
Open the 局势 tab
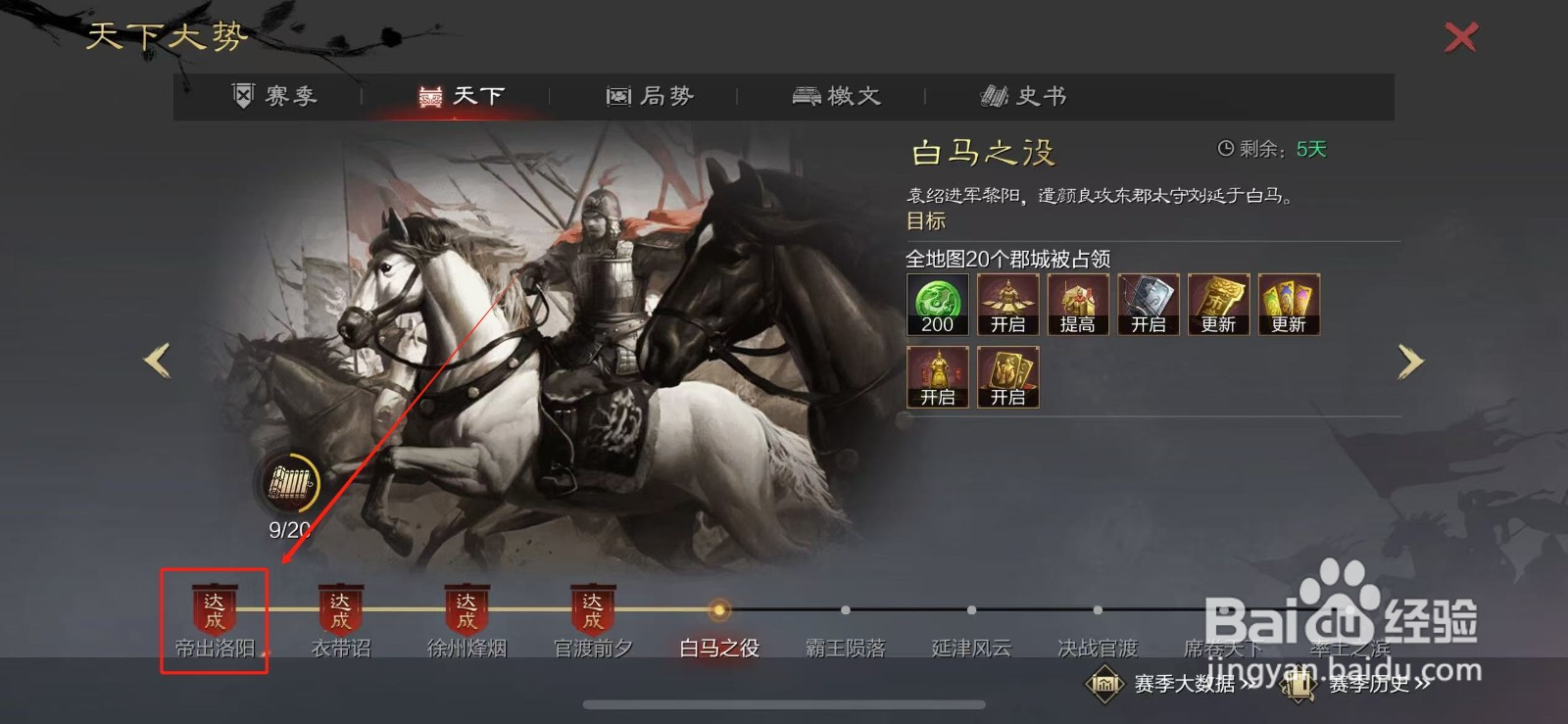click(652, 94)
